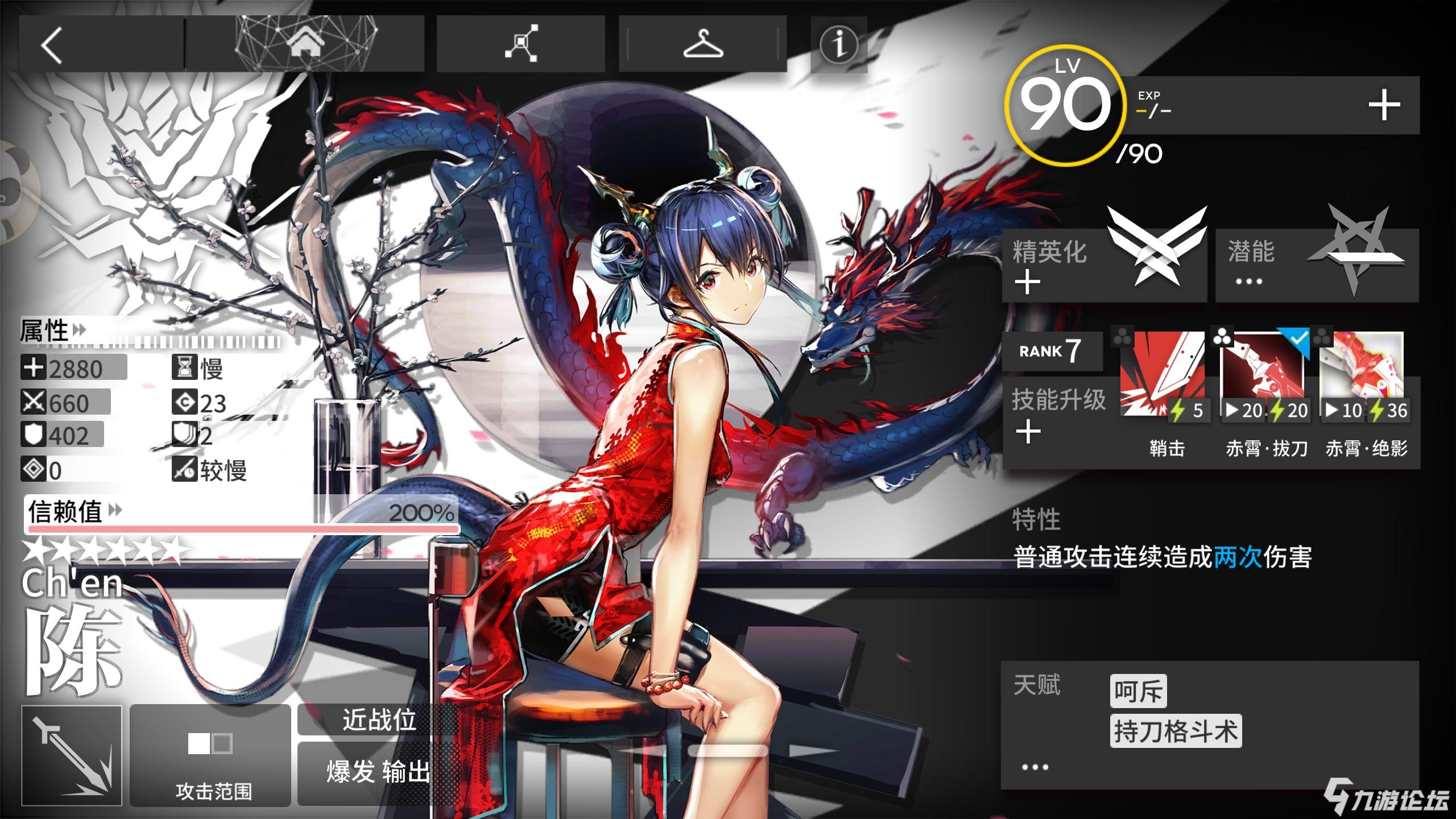Expand the 天赋 talents ellipsis
The height and width of the screenshot is (819, 1456).
(x=1035, y=767)
